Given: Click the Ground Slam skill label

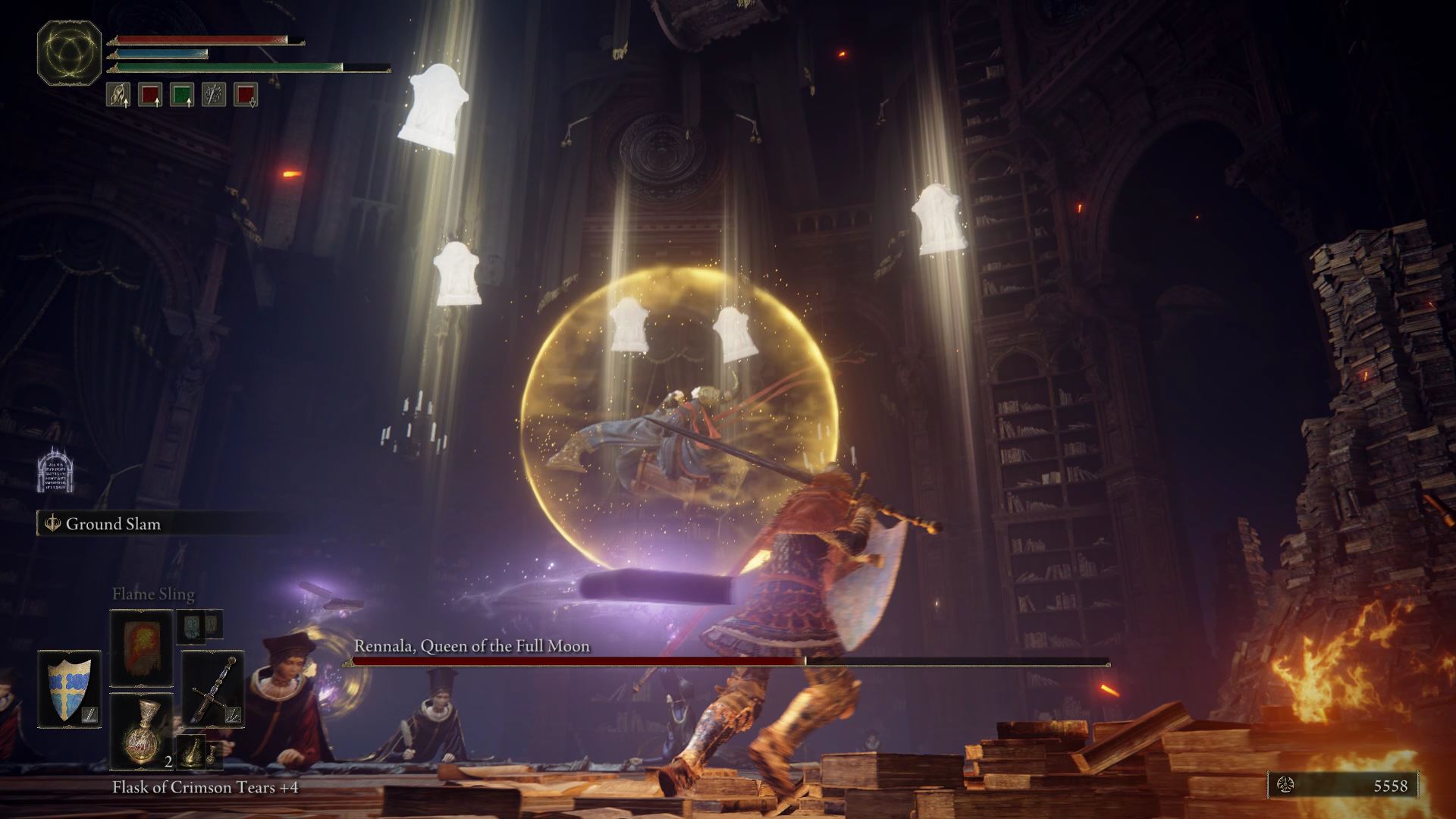Looking at the screenshot, I should pos(113,524).
